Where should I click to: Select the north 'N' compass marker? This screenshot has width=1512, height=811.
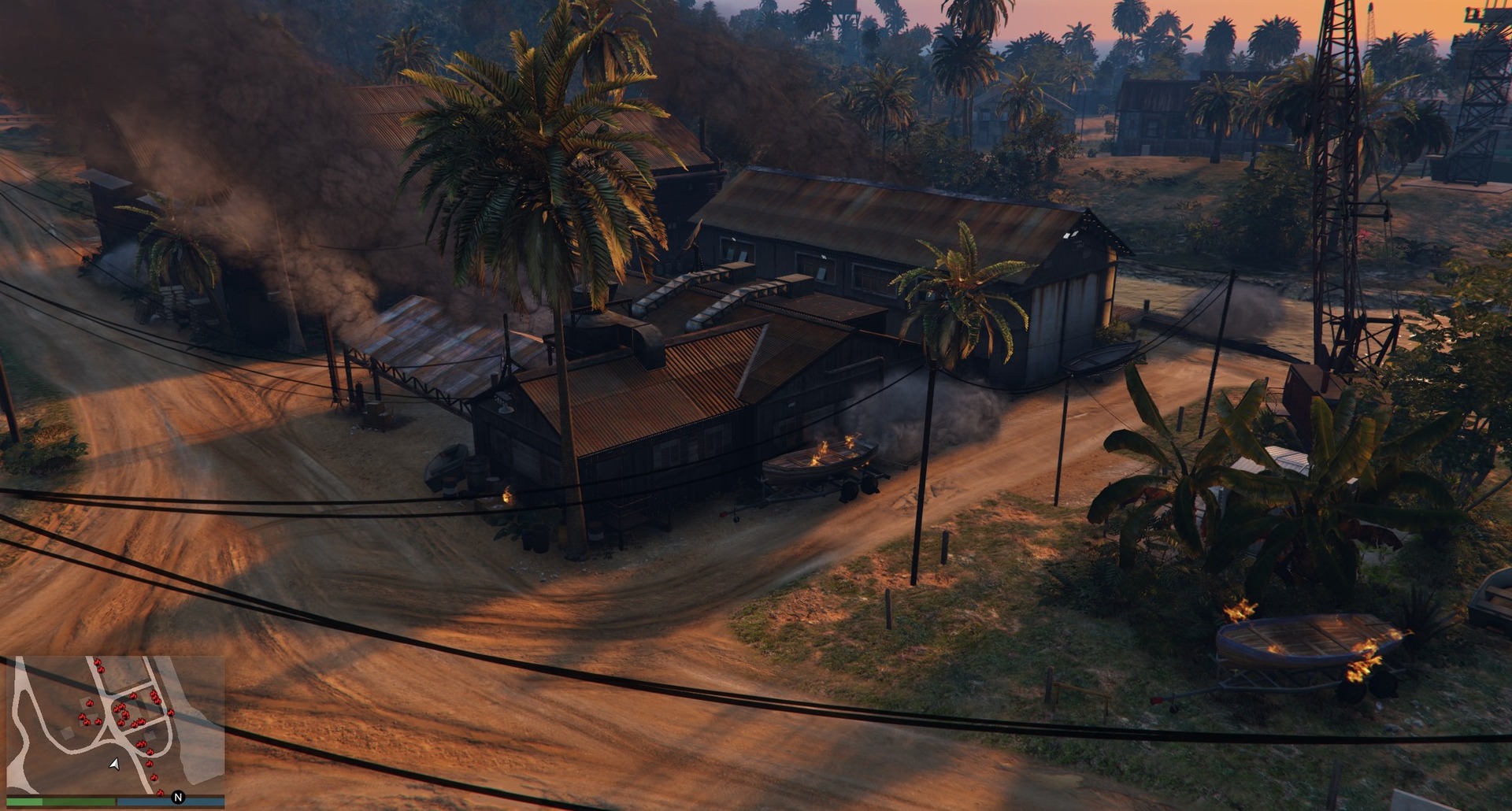(178, 797)
